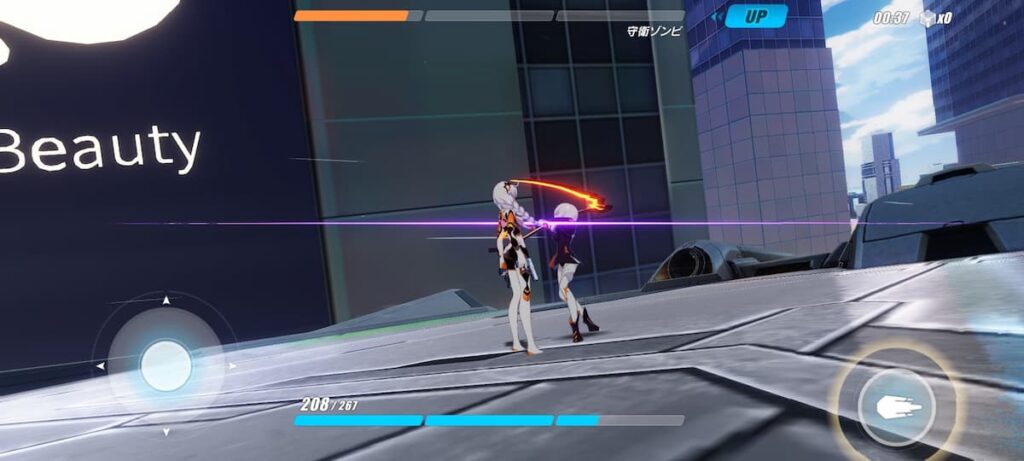Click the virtual joystick center knob
This screenshot has width=1024, height=461.
click(x=166, y=366)
